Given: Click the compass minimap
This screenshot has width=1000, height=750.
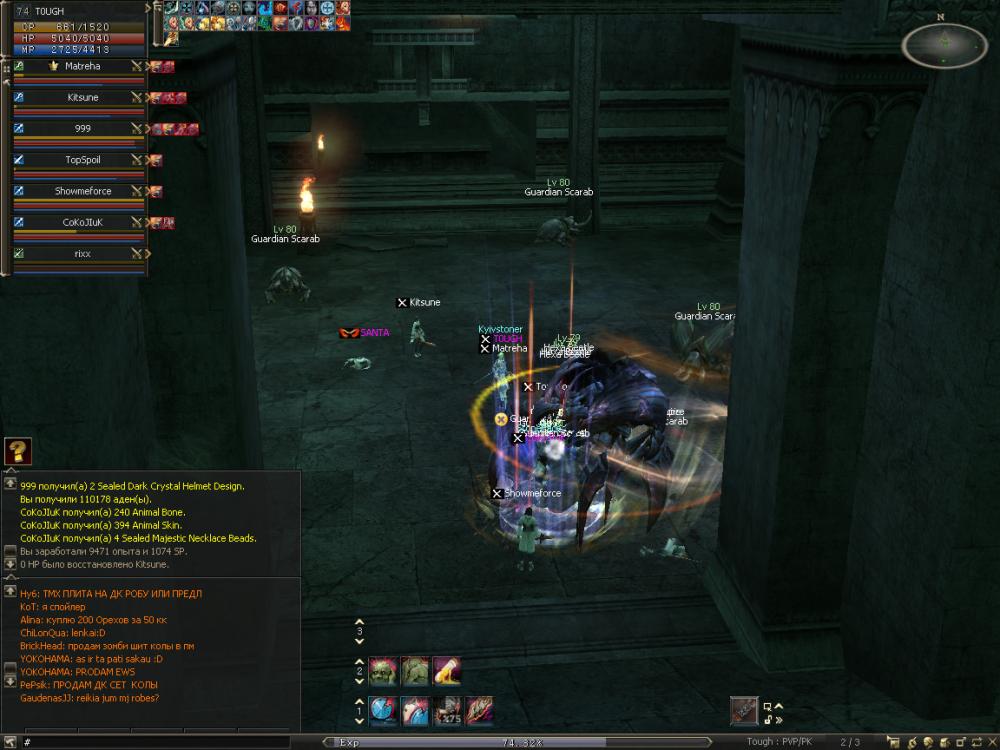Looking at the screenshot, I should coord(944,45).
